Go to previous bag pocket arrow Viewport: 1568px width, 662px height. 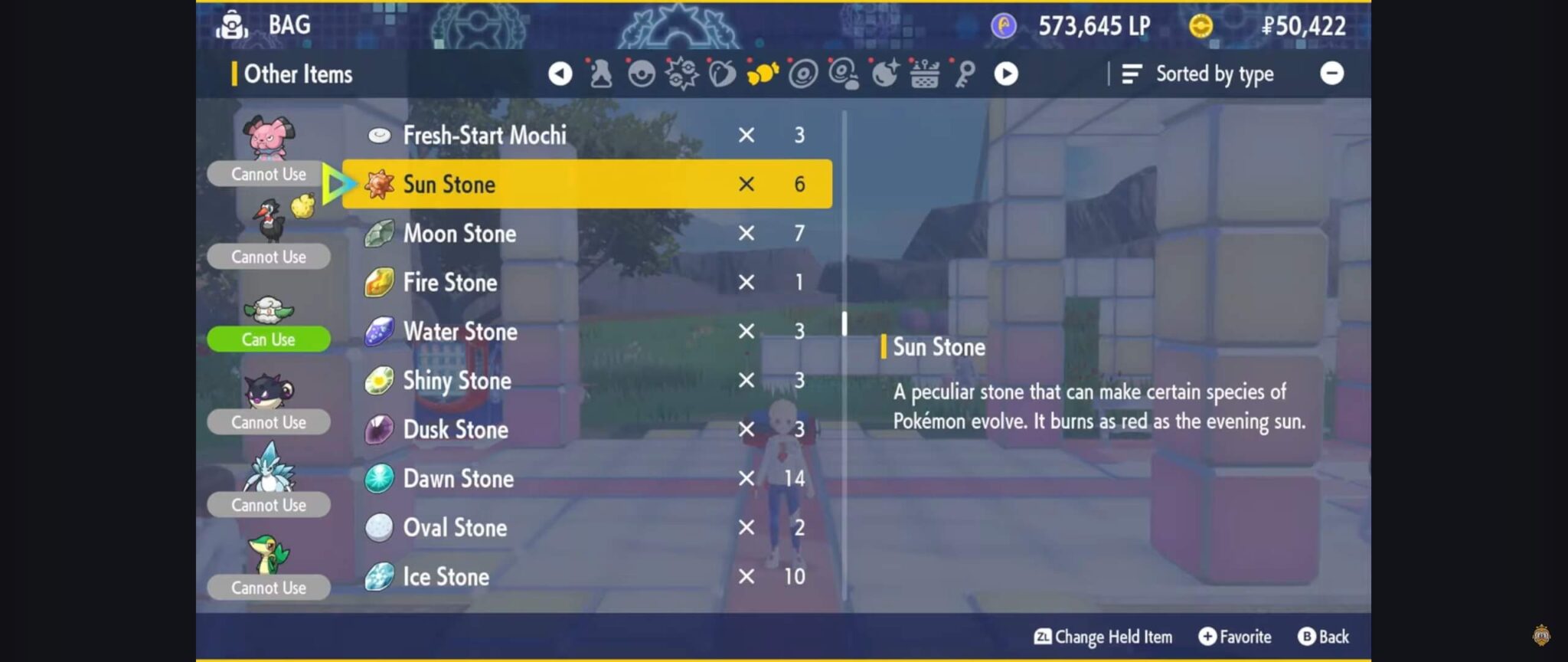[x=560, y=74]
